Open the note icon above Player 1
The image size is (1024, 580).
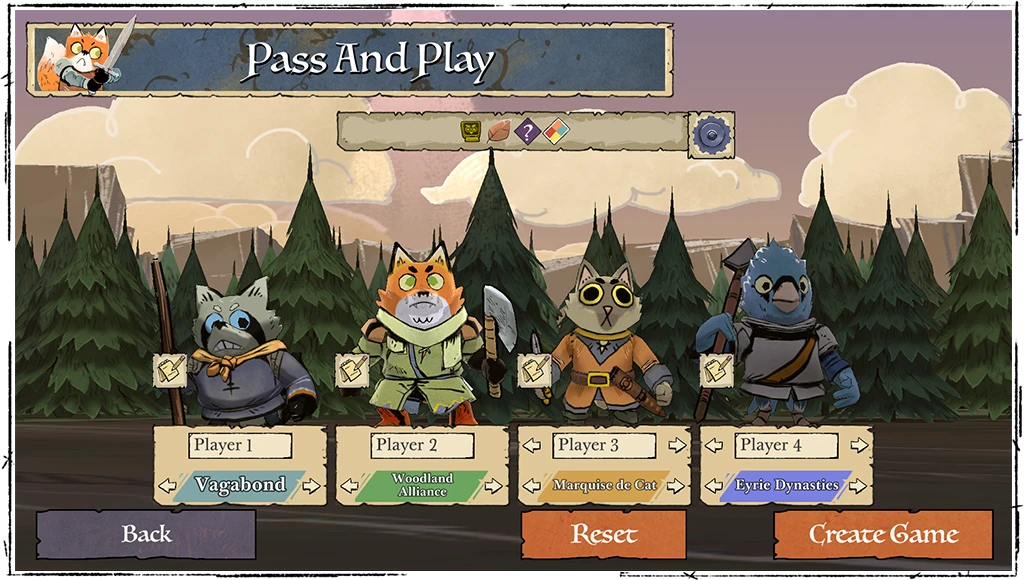pyautogui.click(x=168, y=369)
